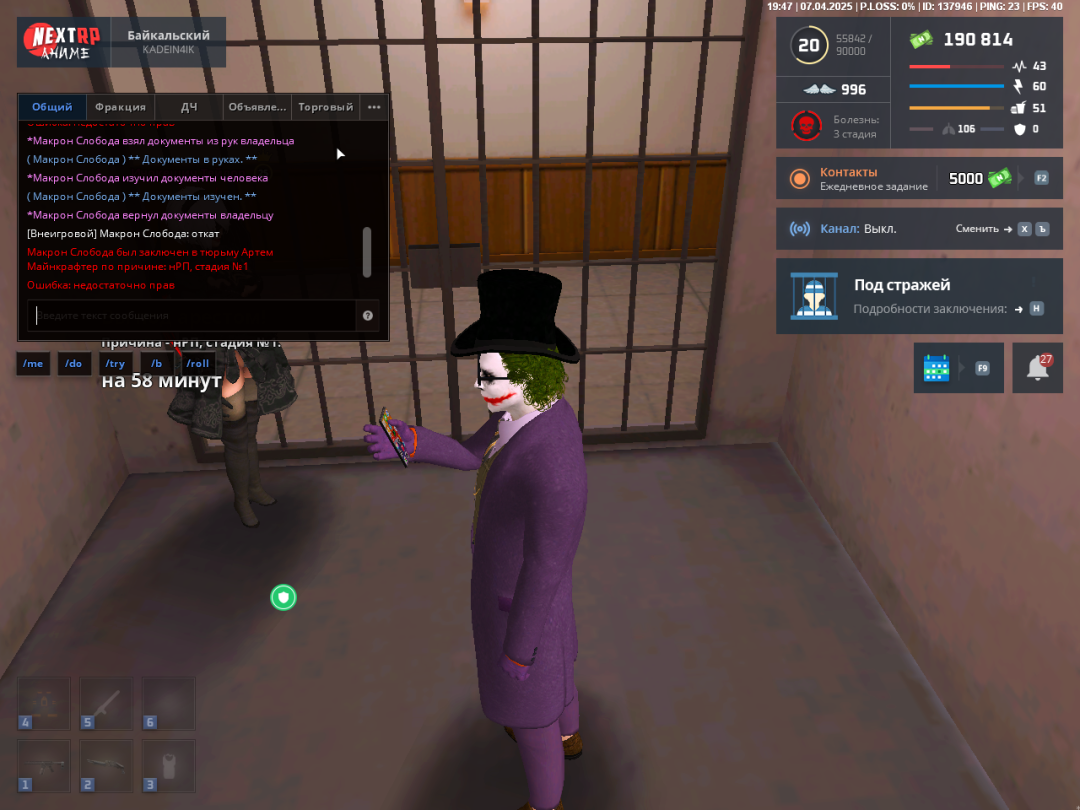
Task: Select the assault rifle in slot 1
Action: 44,765
